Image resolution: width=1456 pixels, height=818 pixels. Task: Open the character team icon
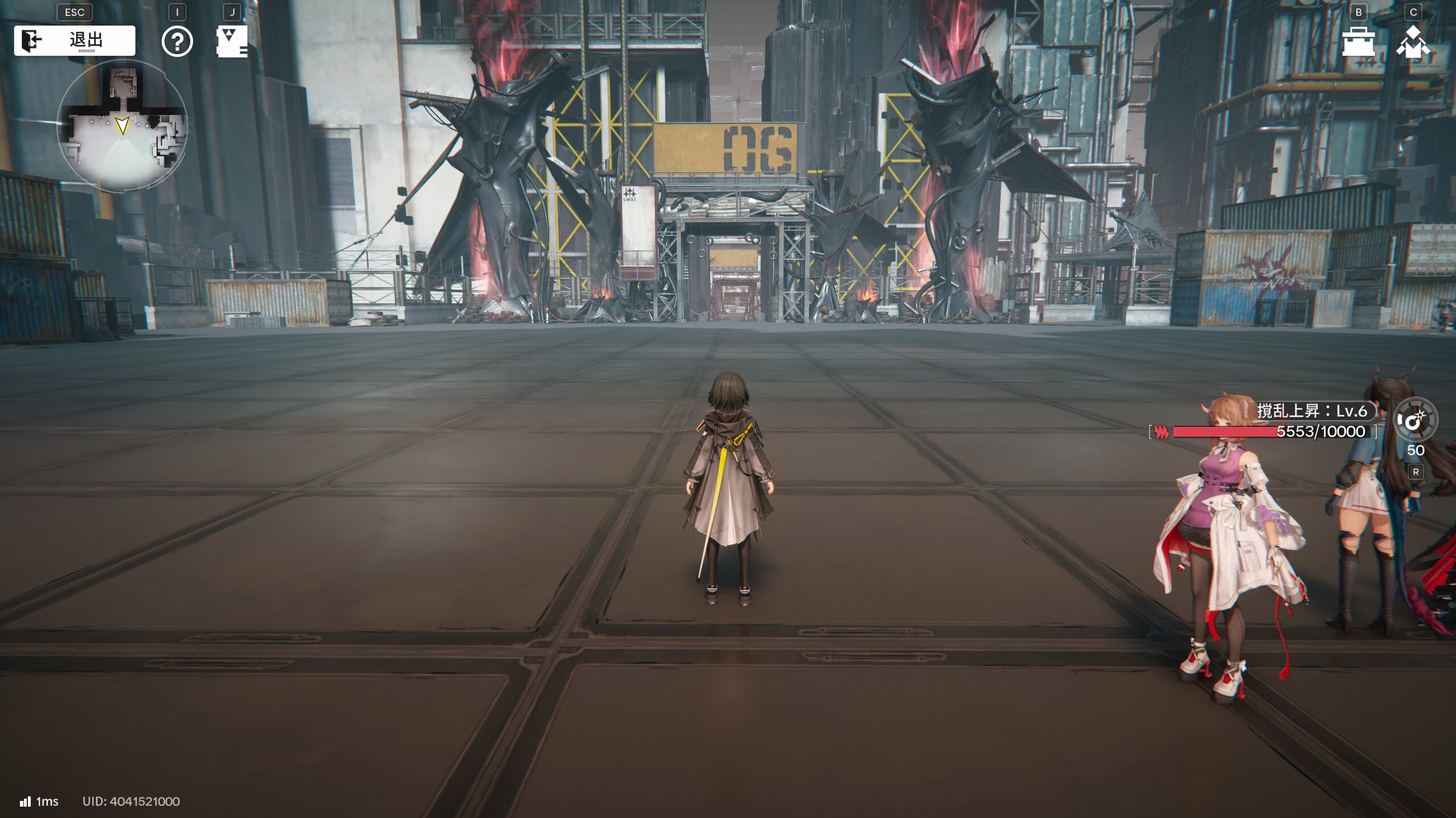point(1413,42)
